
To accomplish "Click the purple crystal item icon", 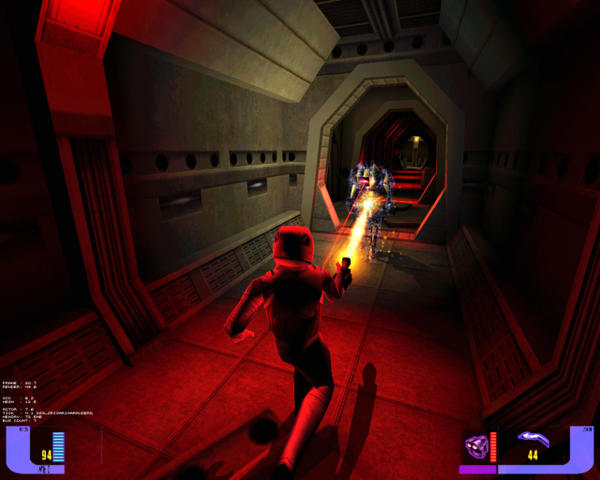I will [476, 444].
